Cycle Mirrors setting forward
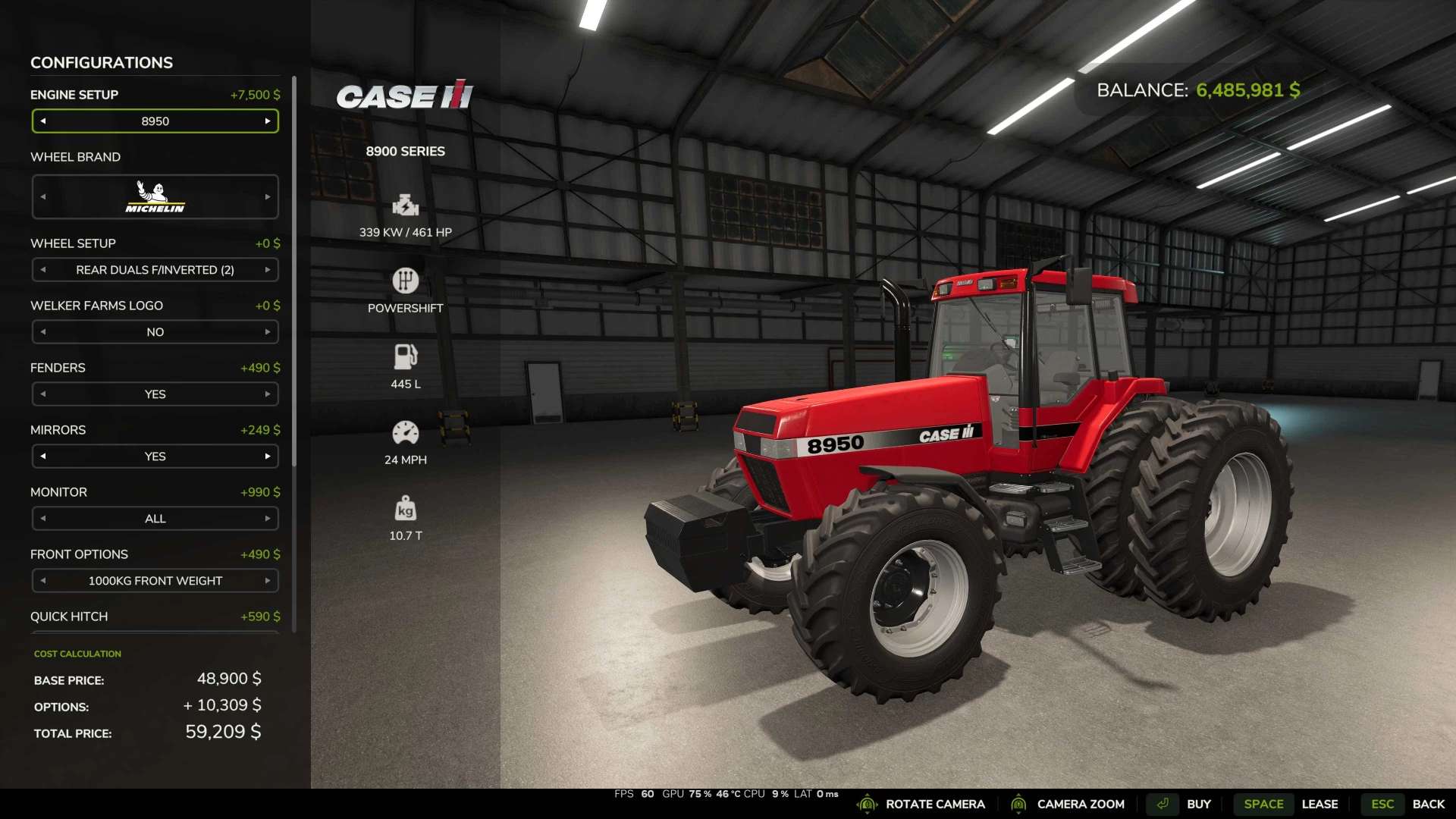This screenshot has height=819, width=1456. pos(268,457)
